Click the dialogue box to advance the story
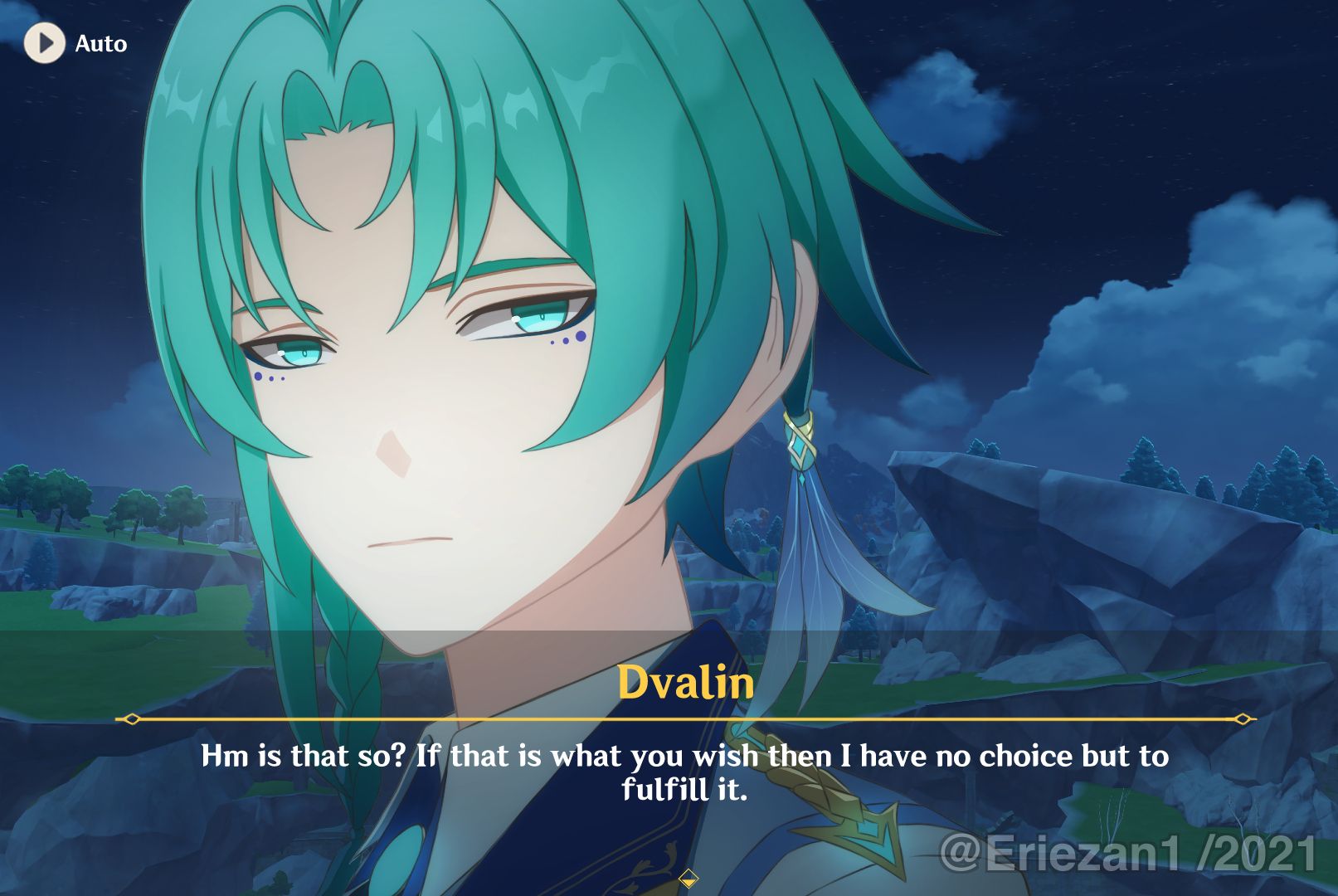The width and height of the screenshot is (1338, 896). (685, 772)
